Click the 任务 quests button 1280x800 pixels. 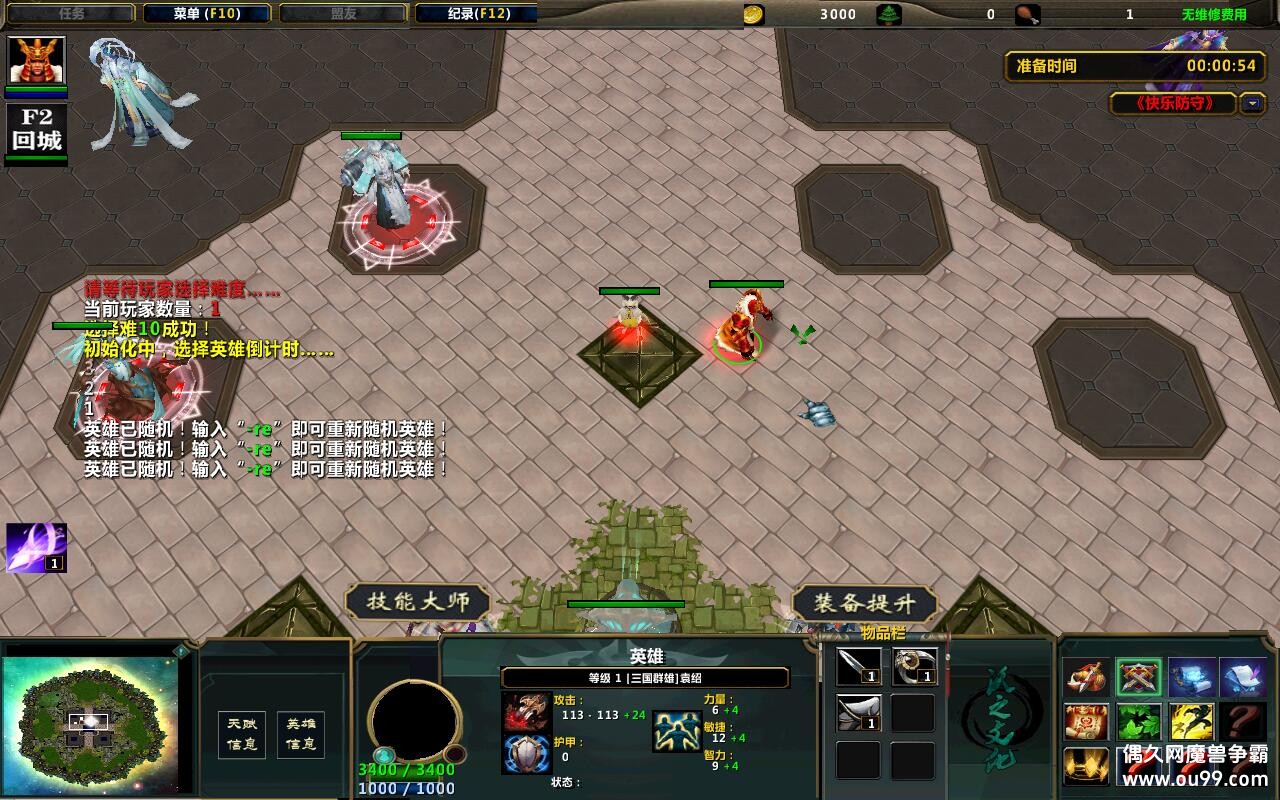71,14
